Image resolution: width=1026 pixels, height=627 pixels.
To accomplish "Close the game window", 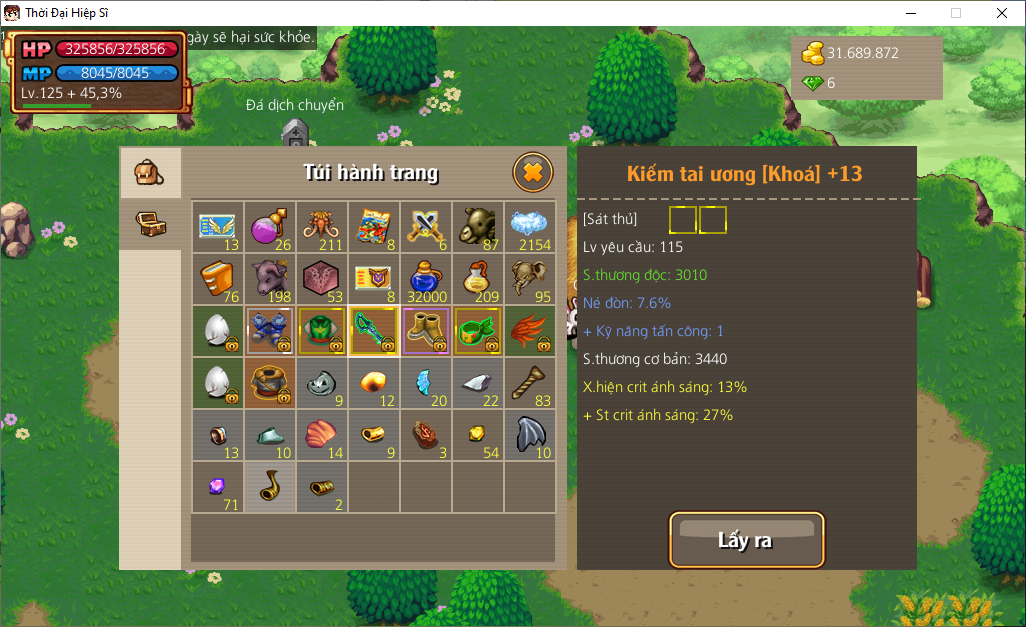I will click(x=1002, y=13).
